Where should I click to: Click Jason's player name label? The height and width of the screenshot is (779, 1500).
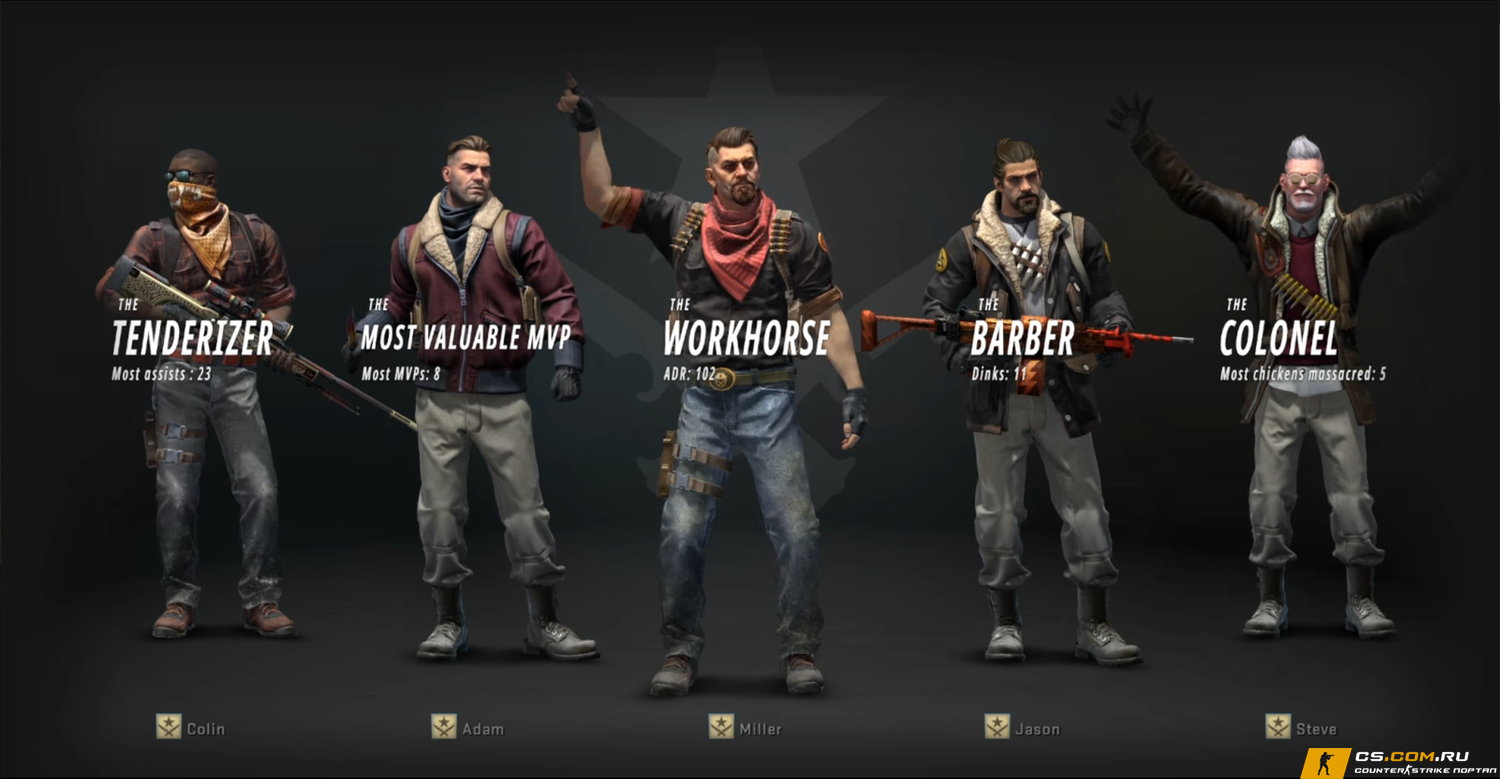[x=1036, y=729]
